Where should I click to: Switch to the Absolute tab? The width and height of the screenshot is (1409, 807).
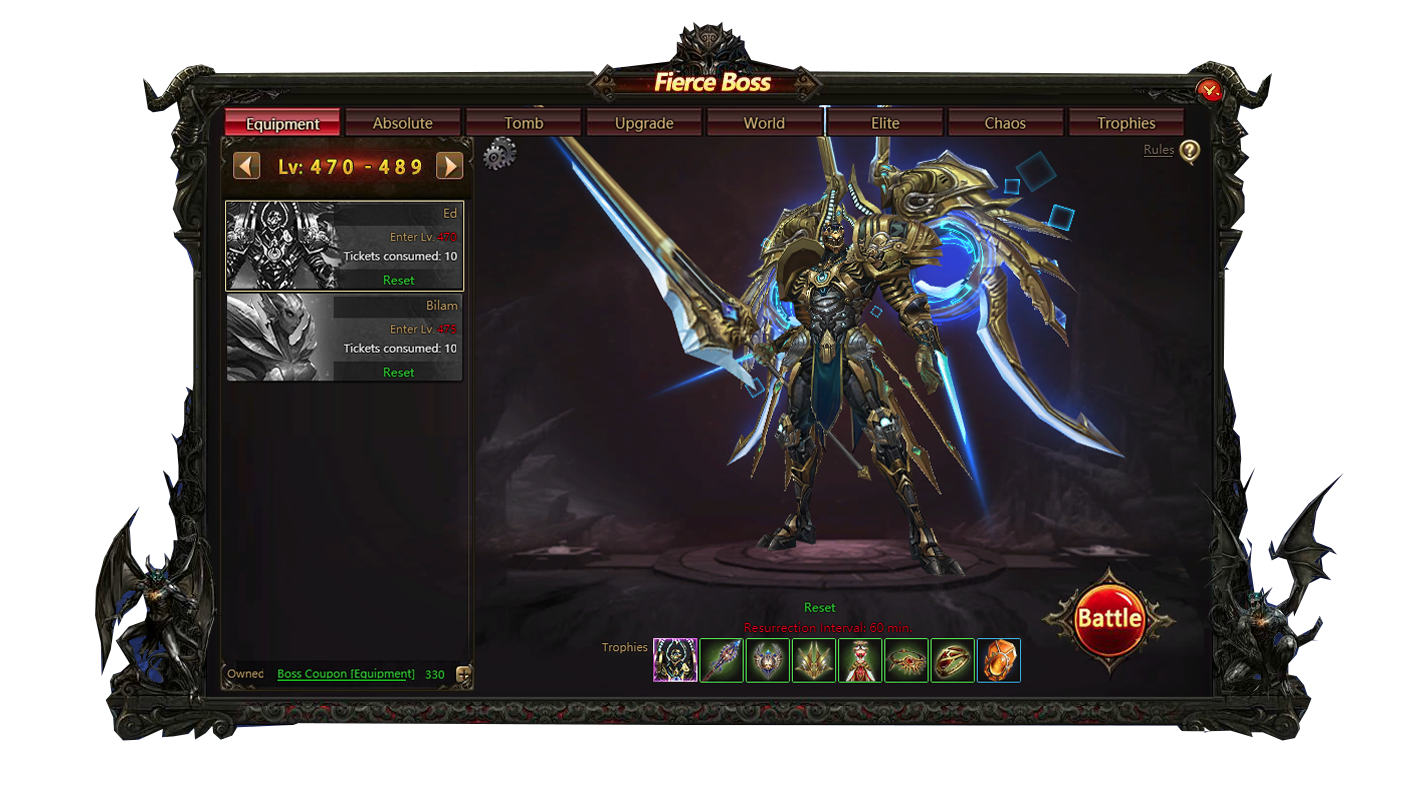click(x=402, y=123)
